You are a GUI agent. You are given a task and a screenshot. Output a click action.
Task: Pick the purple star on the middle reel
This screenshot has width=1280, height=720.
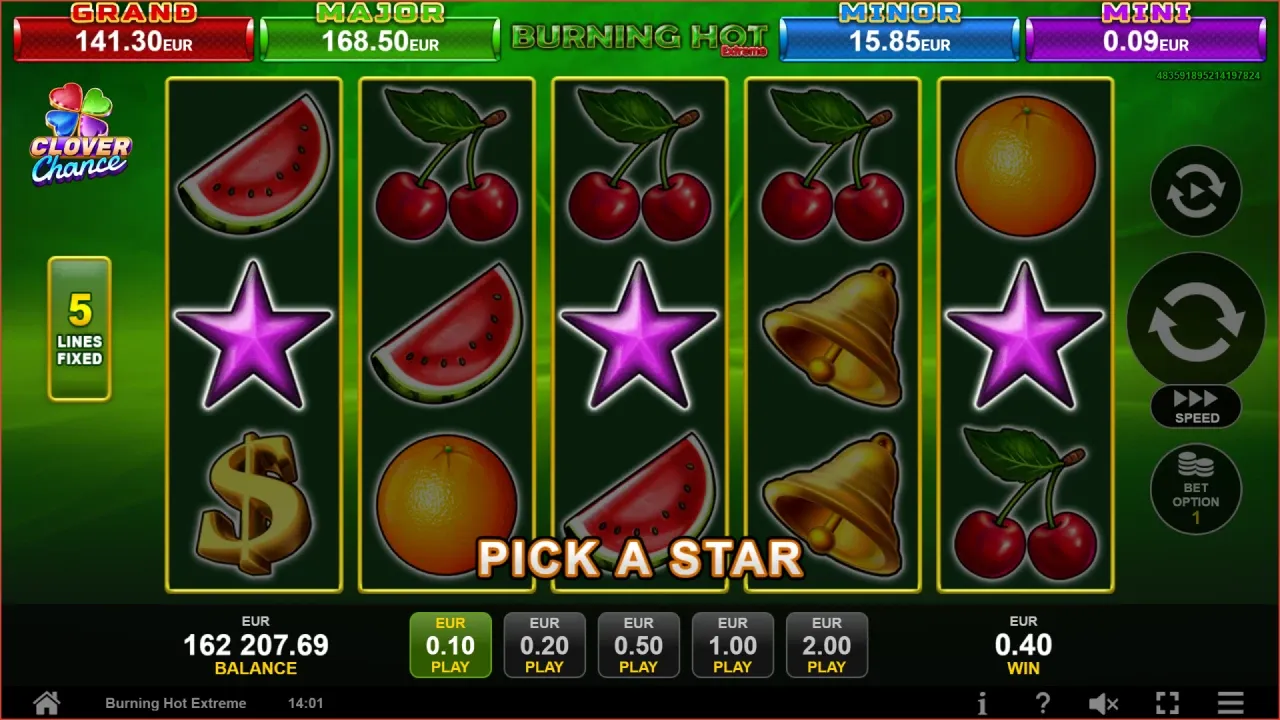click(639, 333)
